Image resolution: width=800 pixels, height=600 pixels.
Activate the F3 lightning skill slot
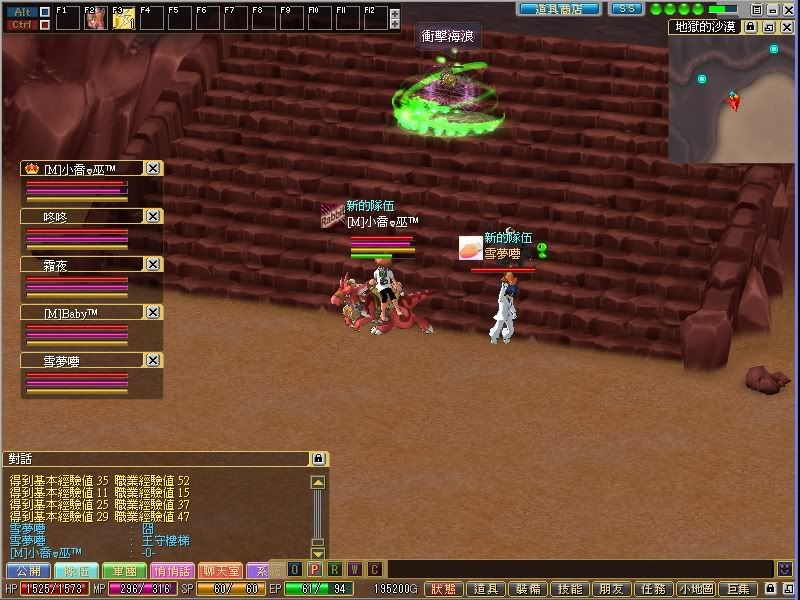pyautogui.click(x=124, y=17)
